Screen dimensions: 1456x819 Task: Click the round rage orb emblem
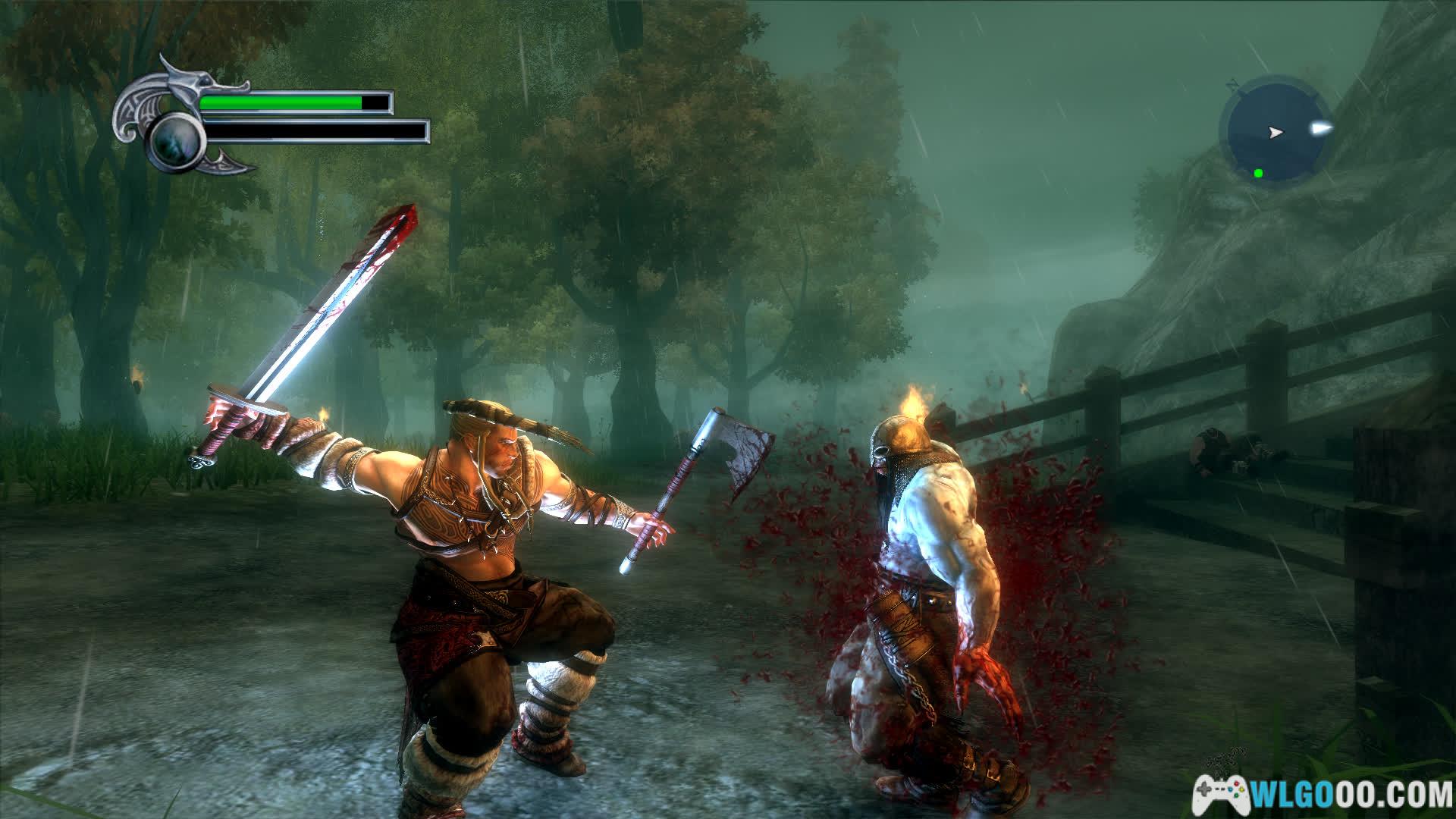click(174, 140)
